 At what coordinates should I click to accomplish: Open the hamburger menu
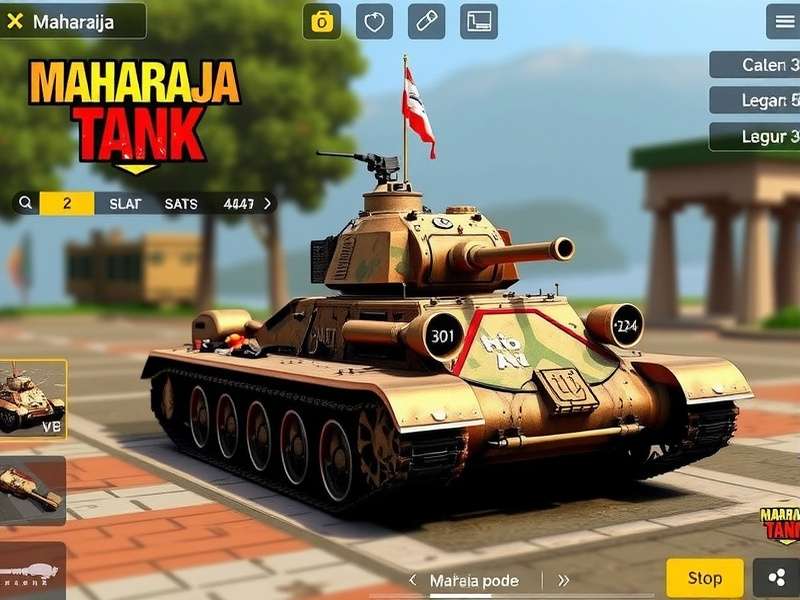click(x=782, y=21)
